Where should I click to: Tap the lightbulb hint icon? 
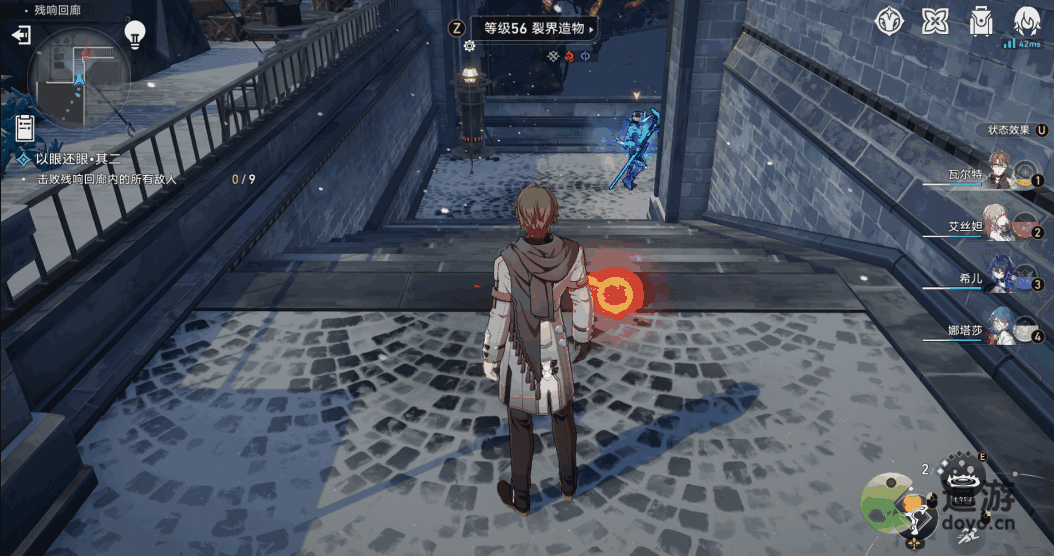(135, 35)
